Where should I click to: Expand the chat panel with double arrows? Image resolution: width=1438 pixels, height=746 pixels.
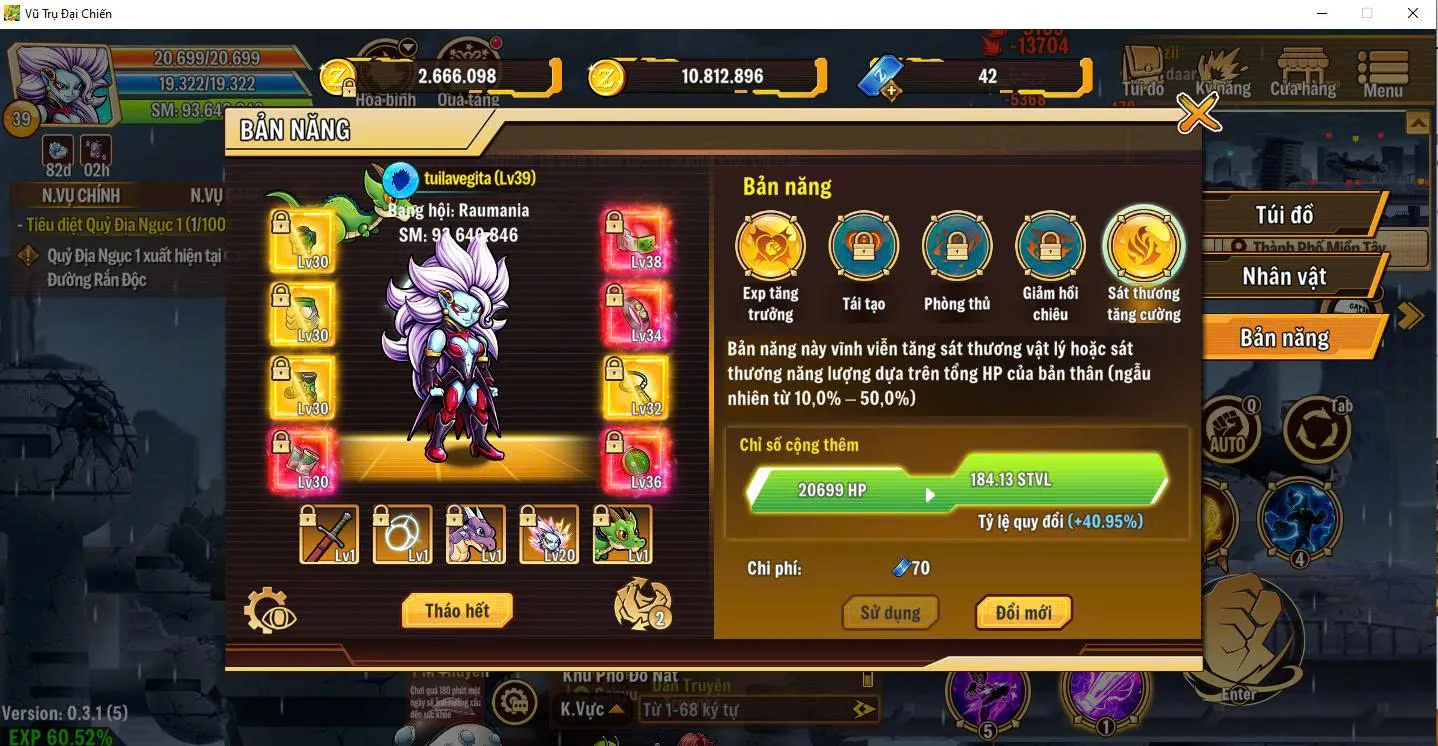point(862,711)
